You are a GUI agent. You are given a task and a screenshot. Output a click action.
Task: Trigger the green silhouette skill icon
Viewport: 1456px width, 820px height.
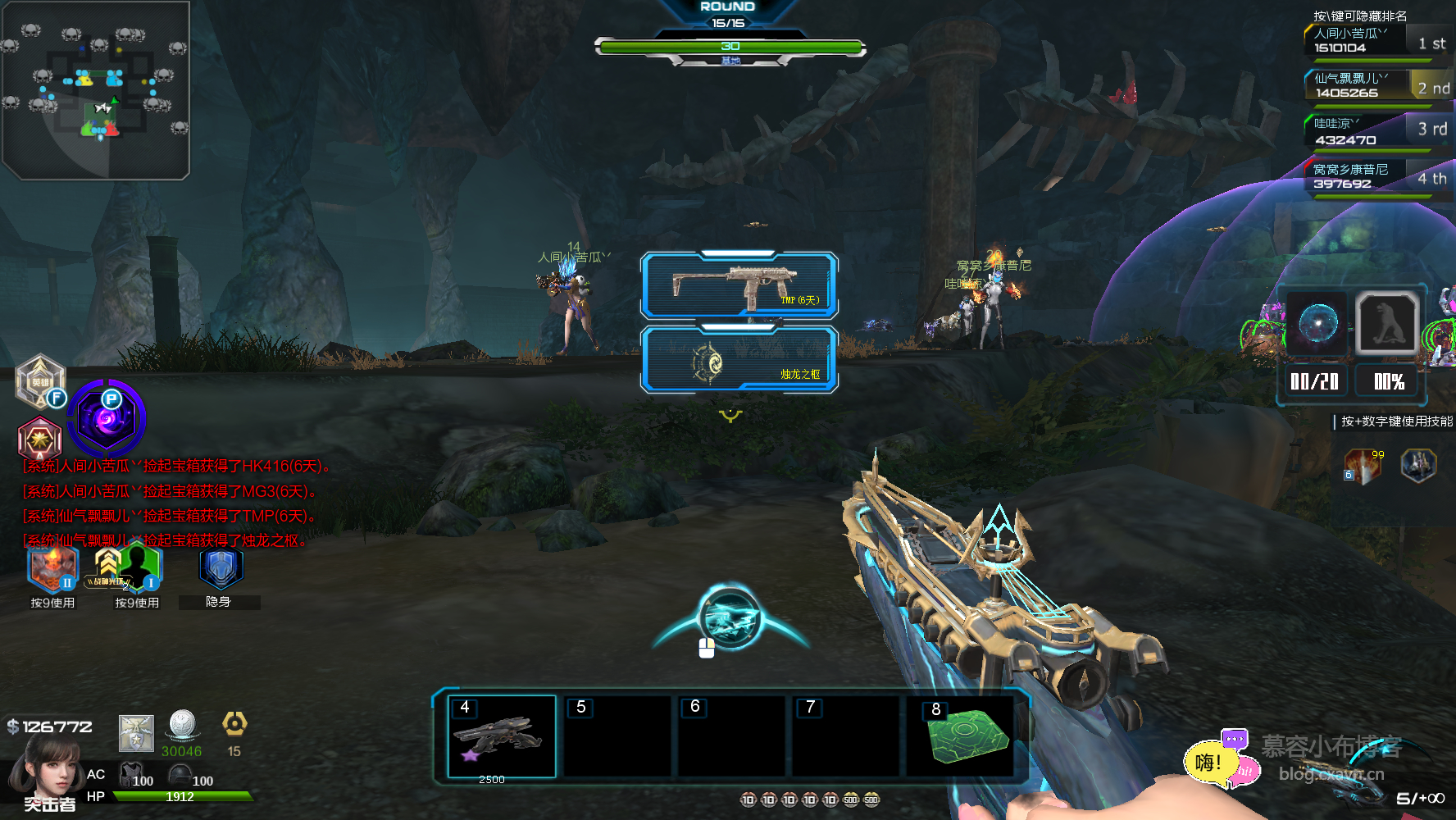(138, 566)
